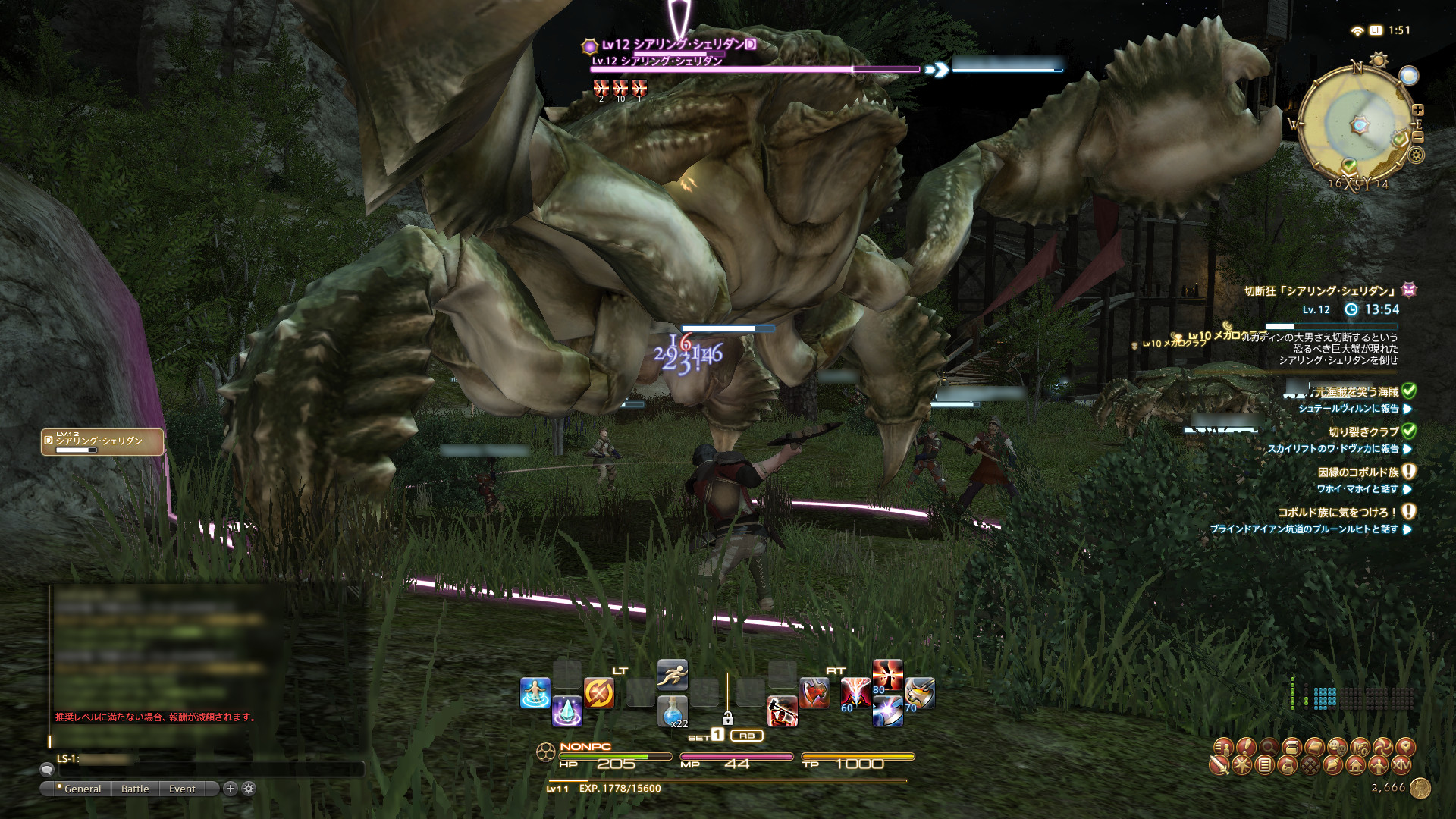The height and width of the screenshot is (819, 1456).
Task: Trigger the red axe ability costing 70 TP
Action: [919, 693]
